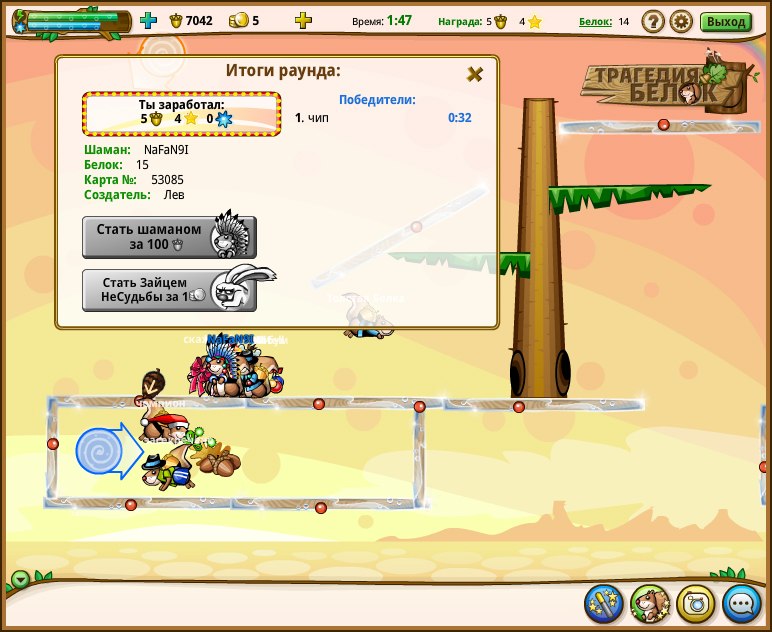Collapse the bottom panel with green arrow

pyautogui.click(x=20, y=579)
